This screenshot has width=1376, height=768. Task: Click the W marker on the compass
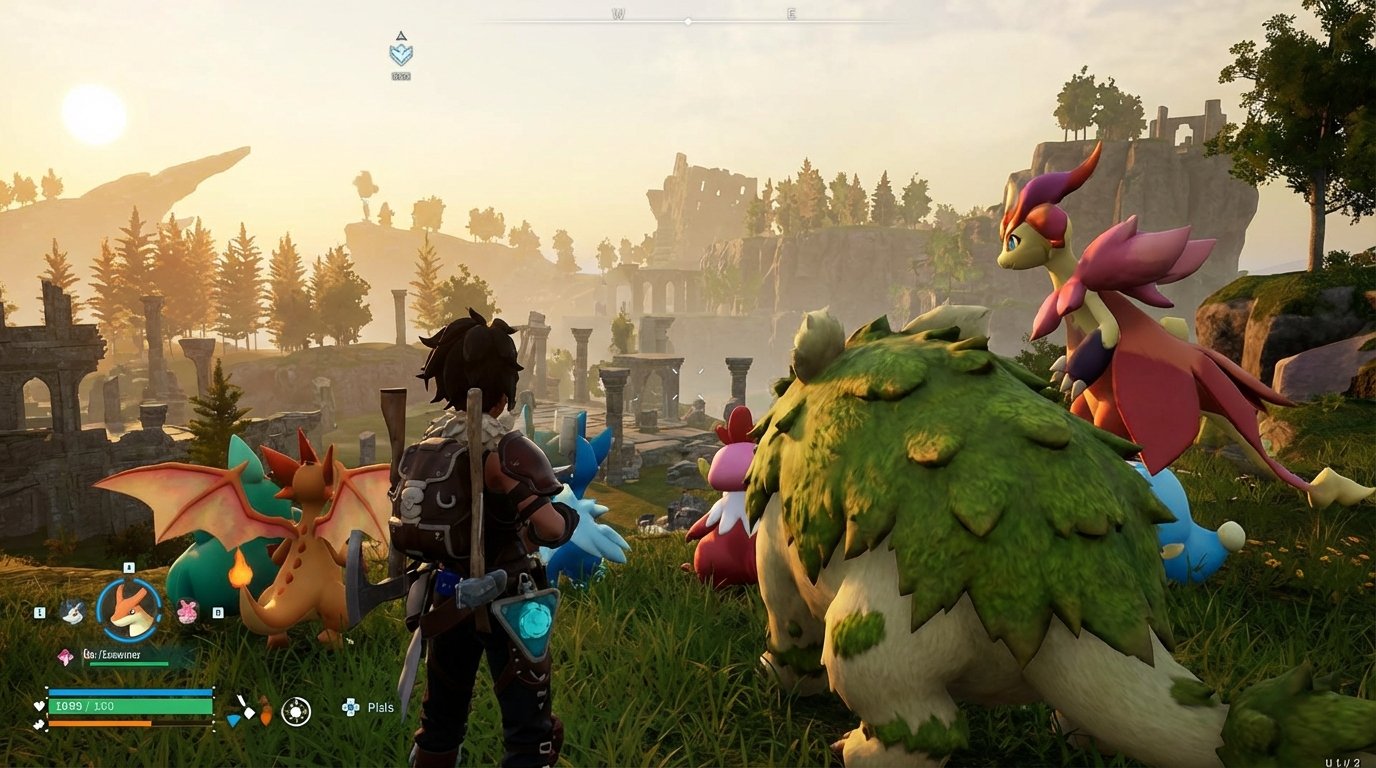tap(619, 13)
